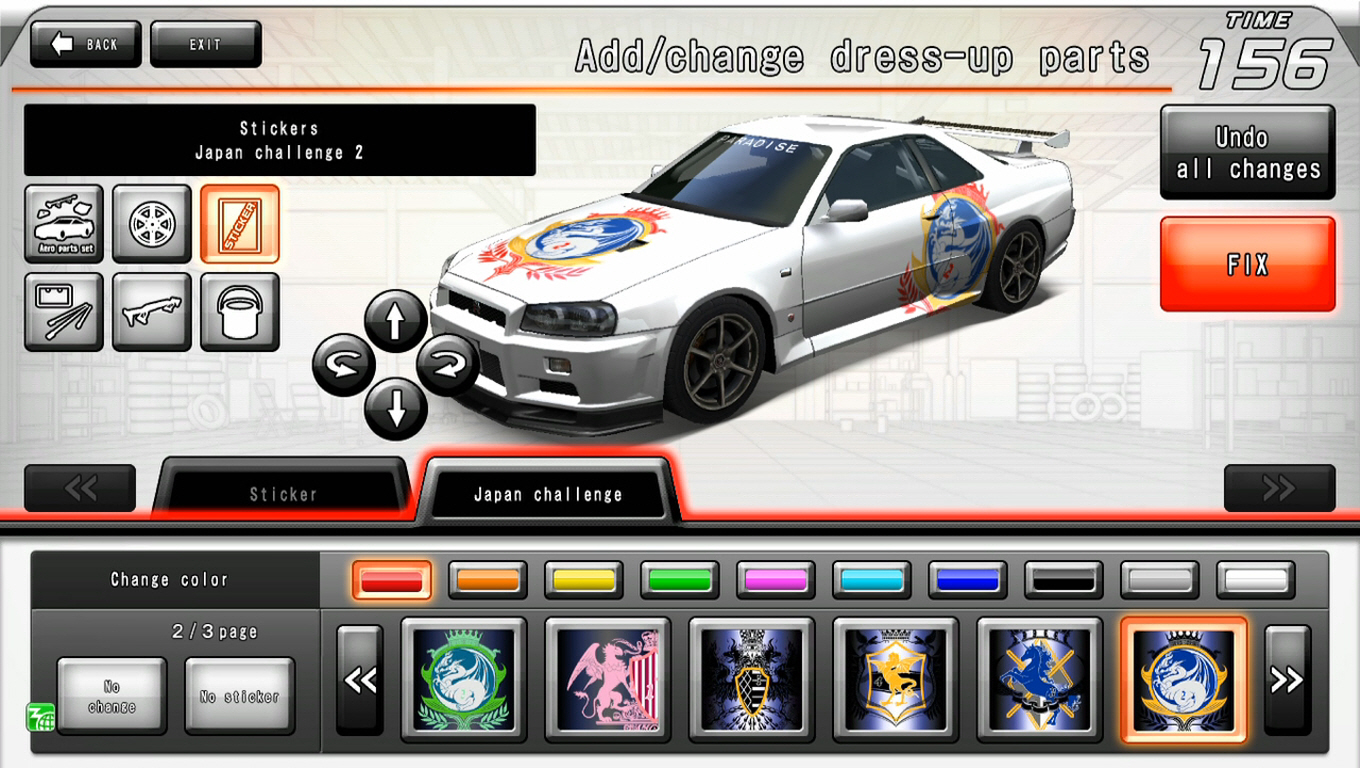This screenshot has height=768, width=1360.
Task: Switch to the Sticker tab
Action: click(x=283, y=492)
